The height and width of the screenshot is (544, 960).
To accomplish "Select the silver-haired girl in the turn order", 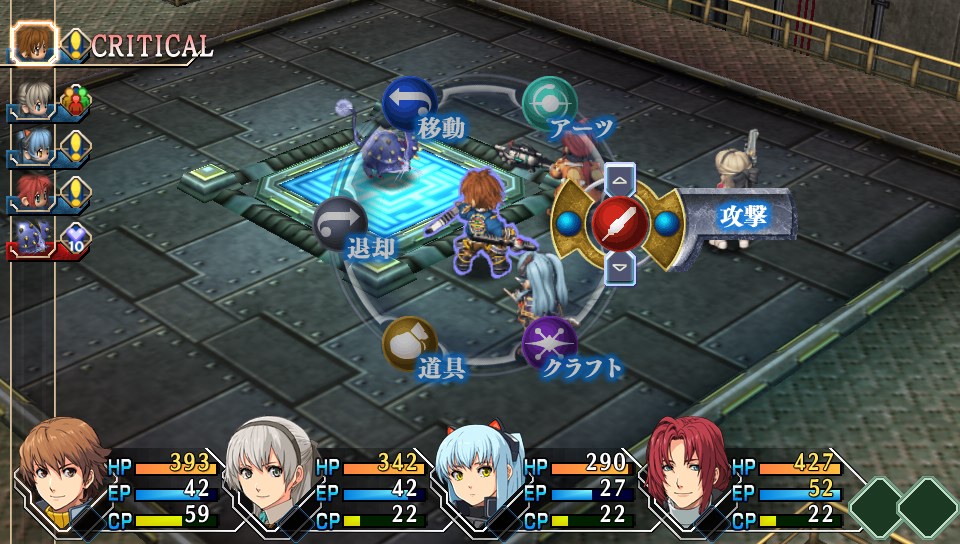I will (32, 98).
